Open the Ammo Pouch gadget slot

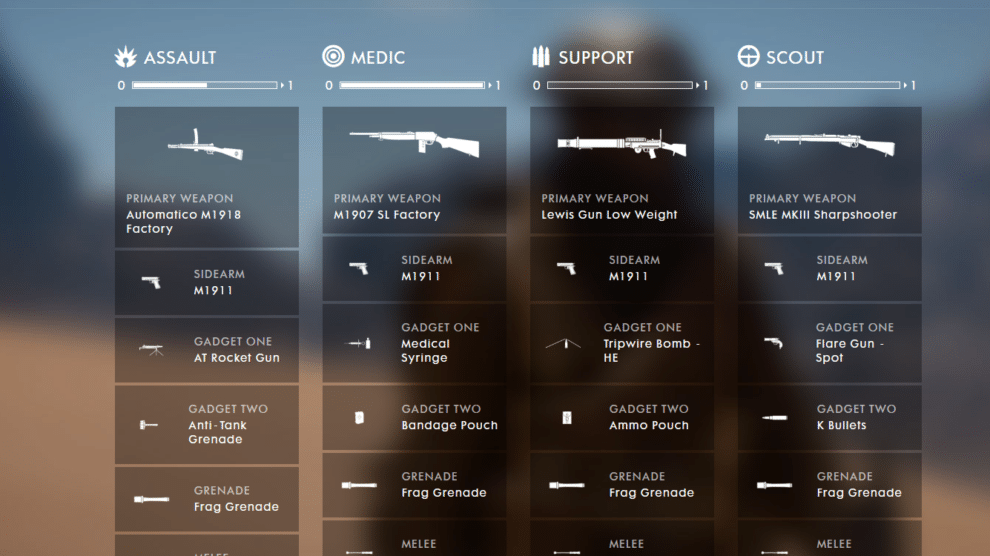click(x=622, y=418)
